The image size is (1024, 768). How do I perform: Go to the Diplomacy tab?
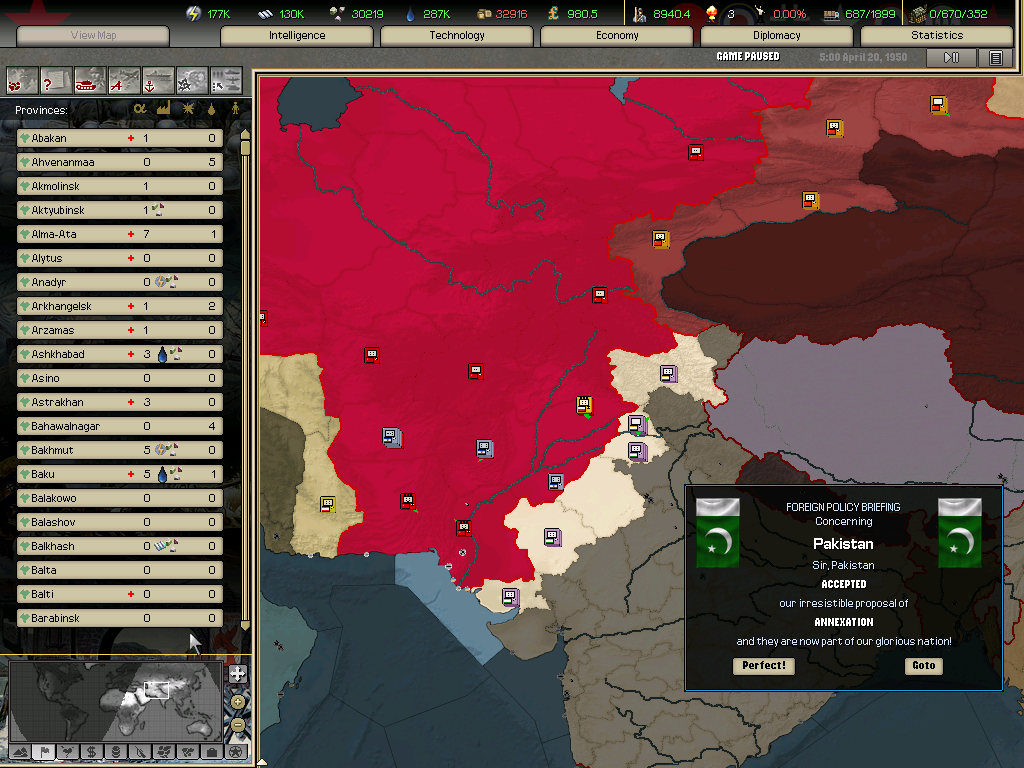click(777, 35)
